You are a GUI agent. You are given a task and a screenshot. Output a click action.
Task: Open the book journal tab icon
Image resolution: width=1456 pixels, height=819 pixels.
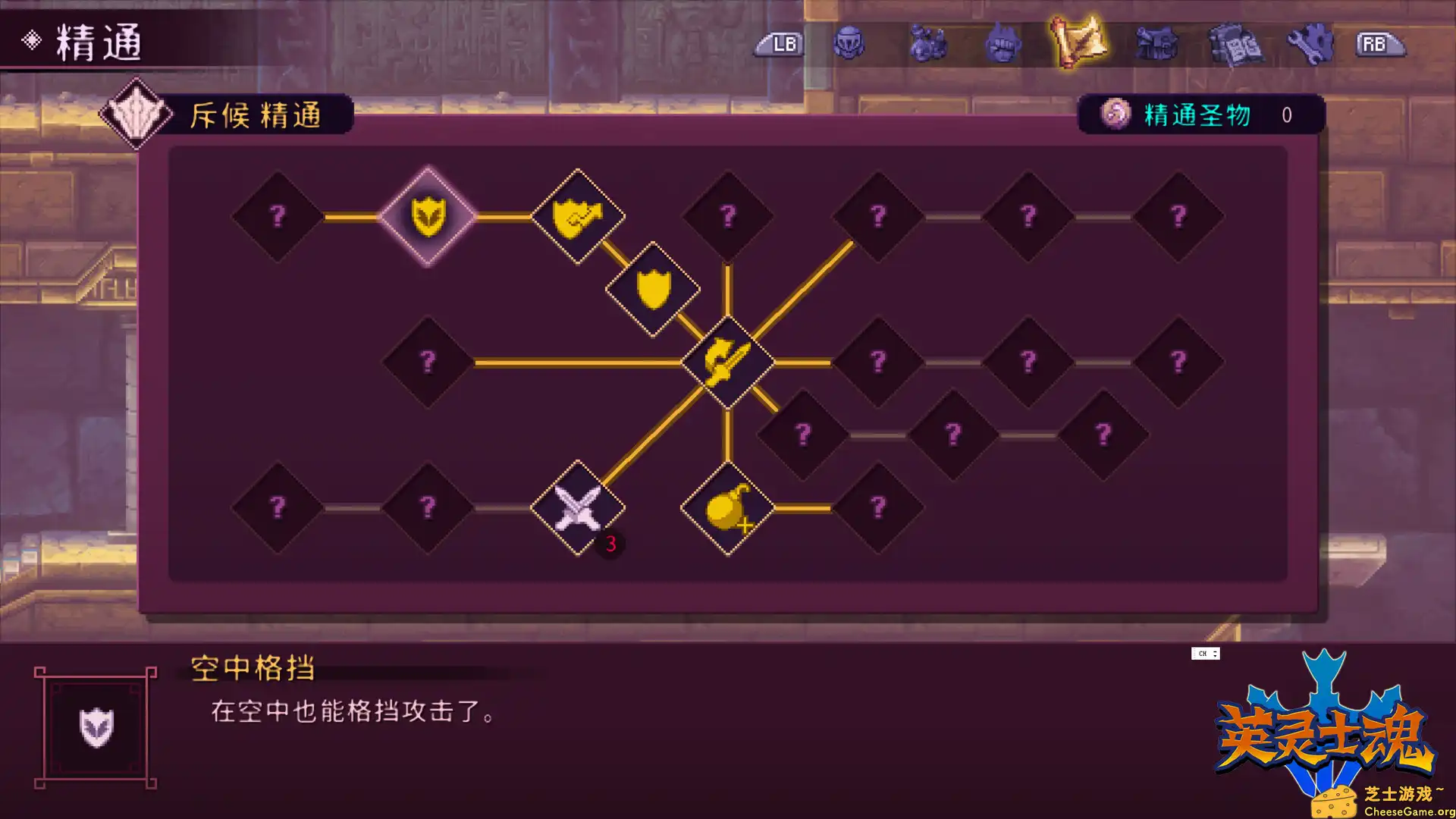tap(1233, 43)
